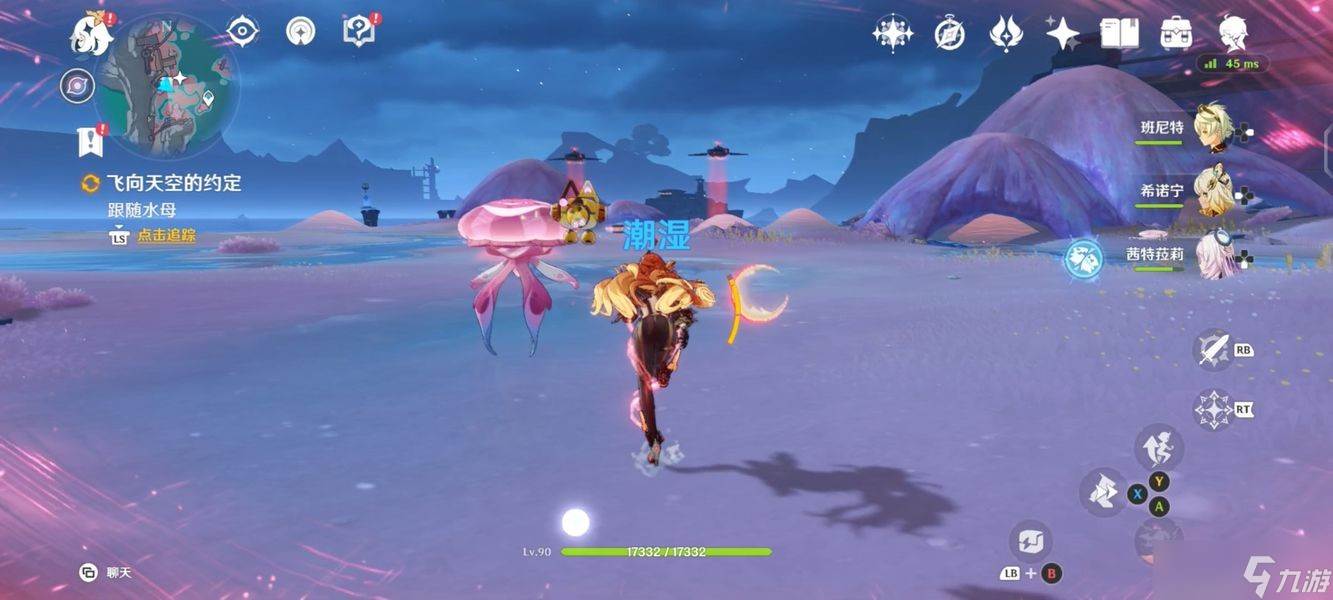Open the backpack inventory icon
Image resolution: width=1333 pixels, height=600 pixels.
(x=1176, y=34)
